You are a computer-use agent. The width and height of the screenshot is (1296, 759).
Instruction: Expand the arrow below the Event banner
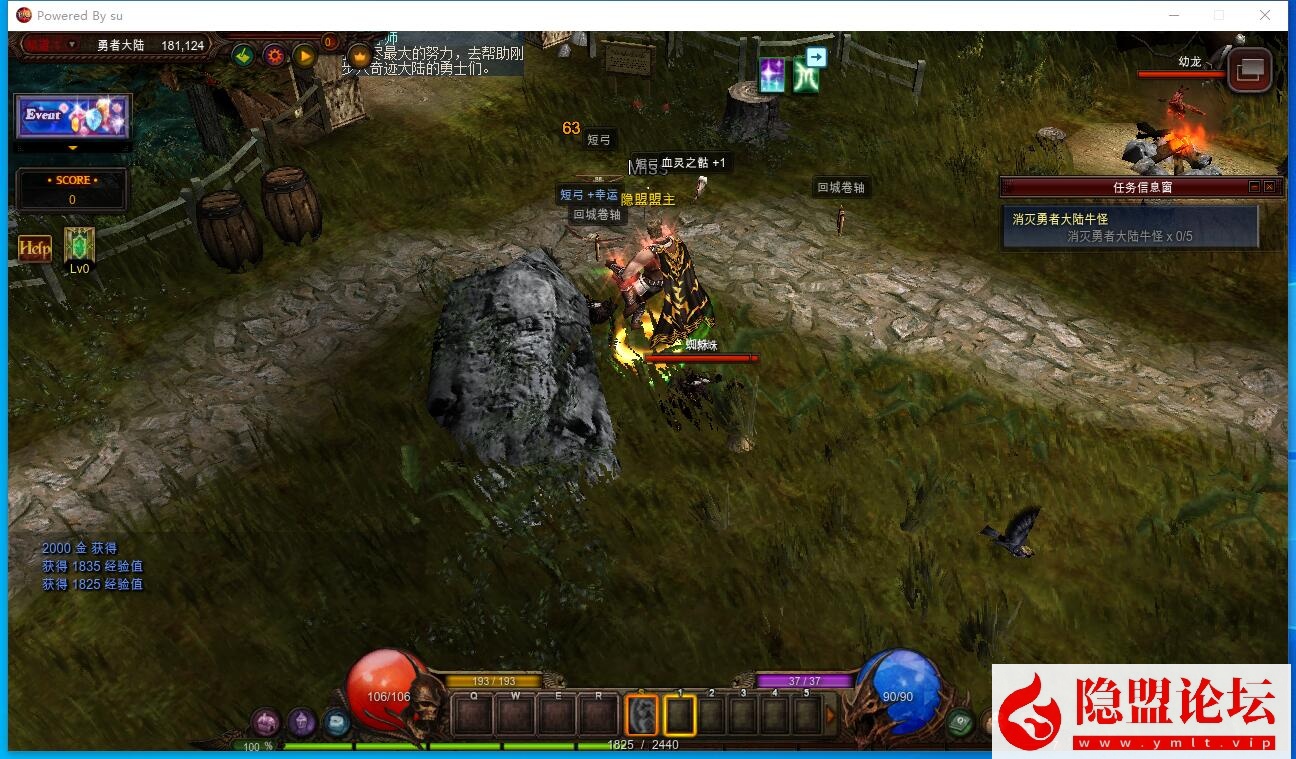point(72,148)
